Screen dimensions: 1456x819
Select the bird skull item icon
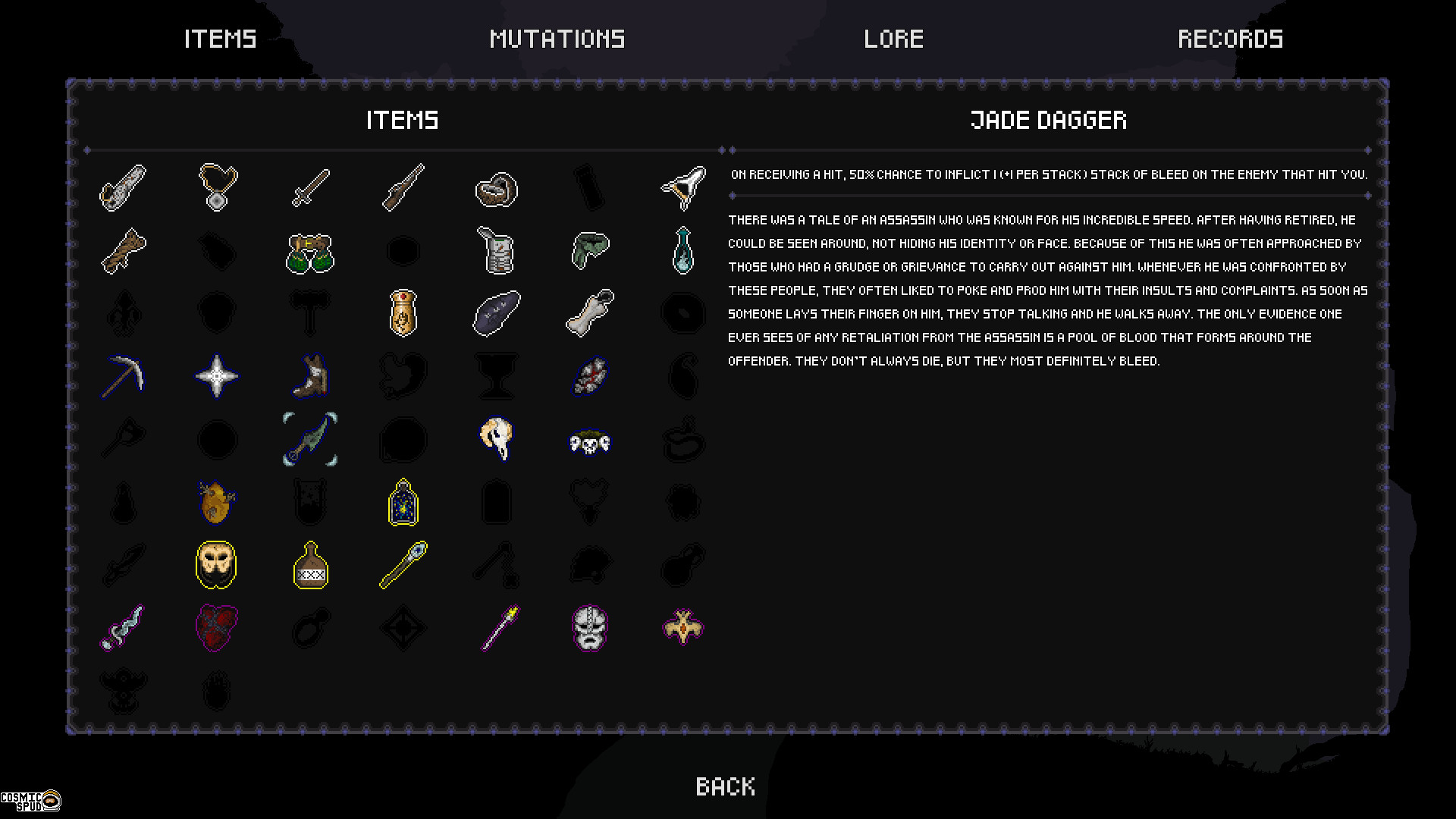(x=497, y=440)
